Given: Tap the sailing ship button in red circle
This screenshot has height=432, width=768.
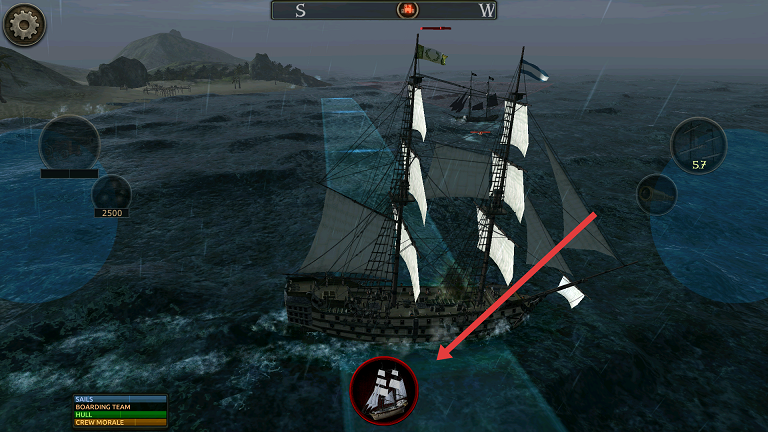Looking at the screenshot, I should (384, 390).
